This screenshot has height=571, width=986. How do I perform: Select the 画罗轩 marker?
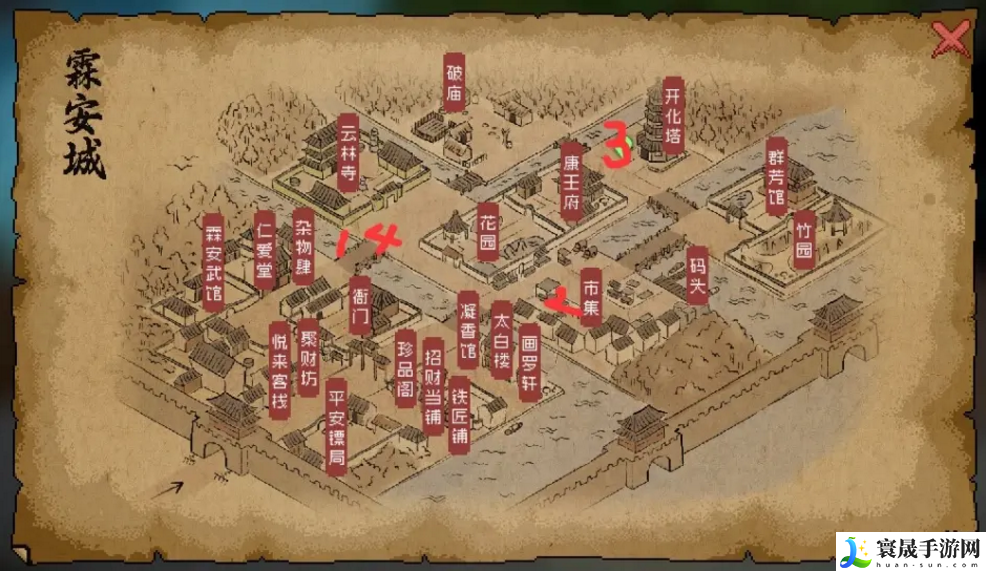[x=529, y=362]
